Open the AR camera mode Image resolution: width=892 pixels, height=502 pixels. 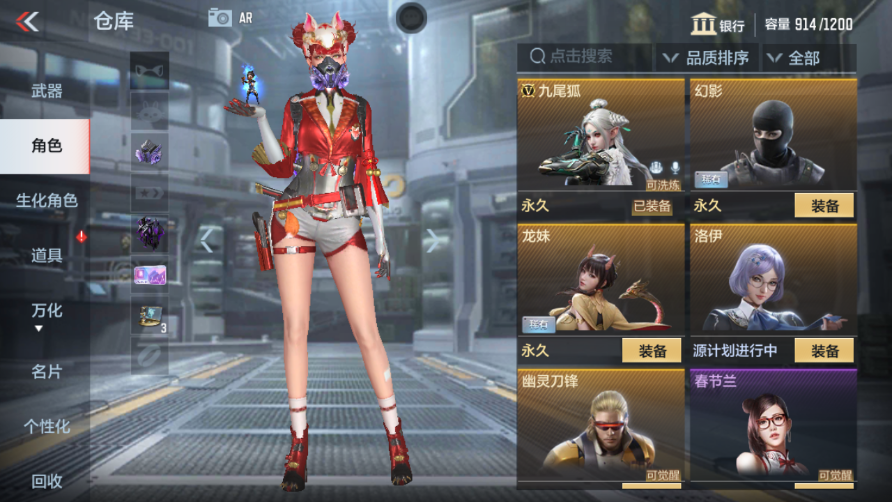[x=229, y=18]
